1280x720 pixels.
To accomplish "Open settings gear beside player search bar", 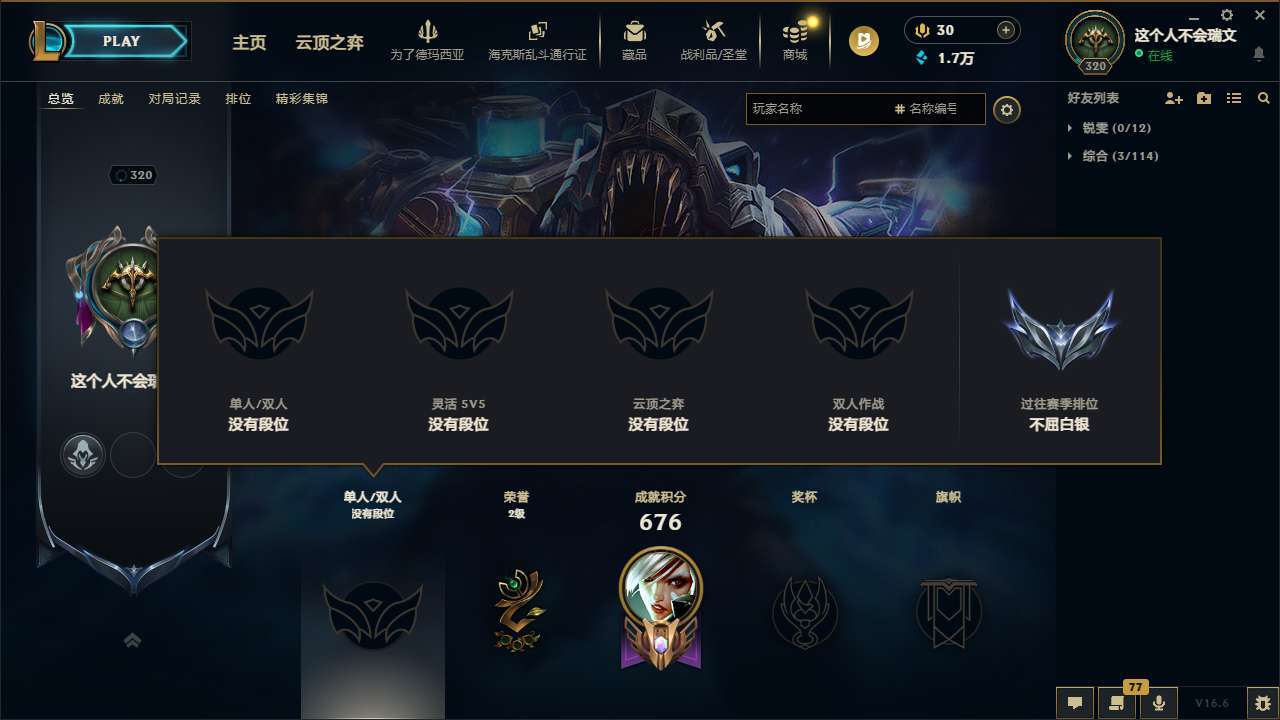I will 1007,110.
